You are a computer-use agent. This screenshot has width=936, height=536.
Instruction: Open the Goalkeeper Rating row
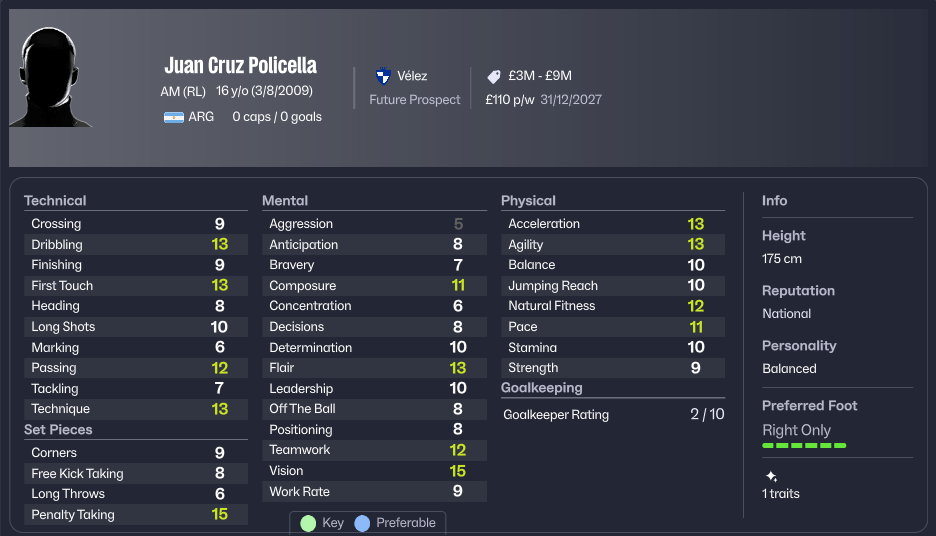coord(612,414)
